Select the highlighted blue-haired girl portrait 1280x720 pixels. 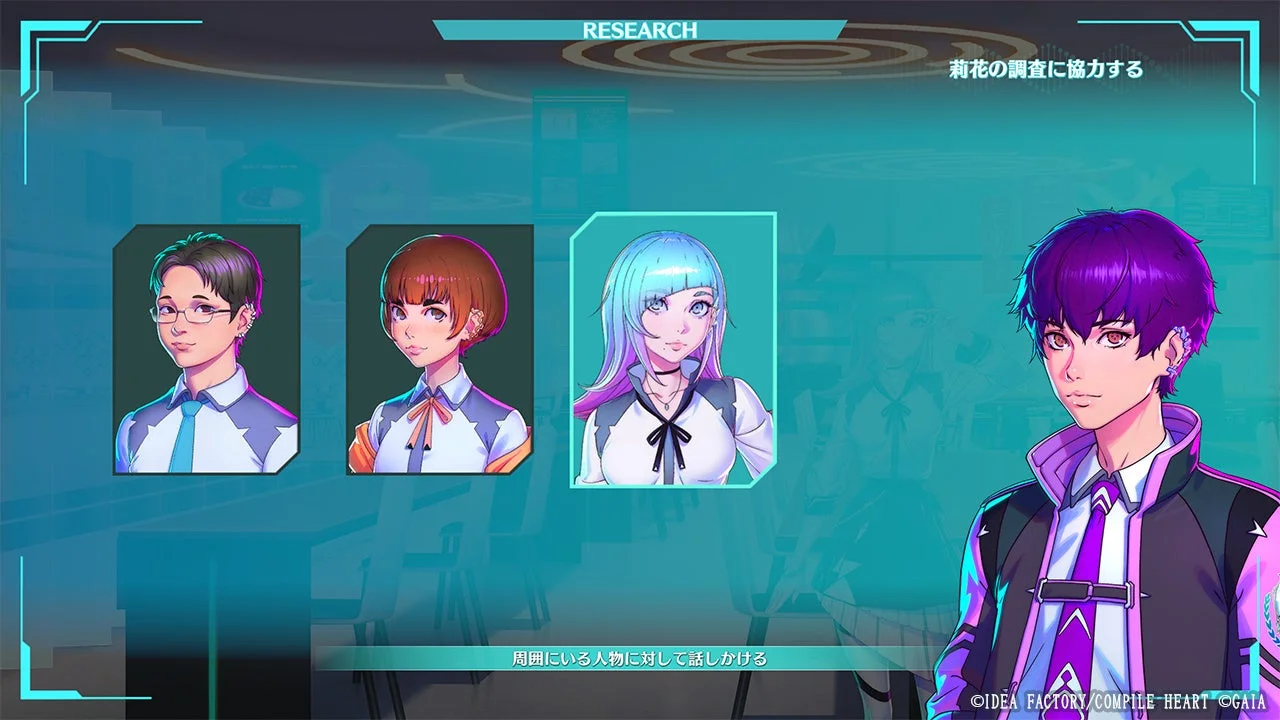coord(672,350)
